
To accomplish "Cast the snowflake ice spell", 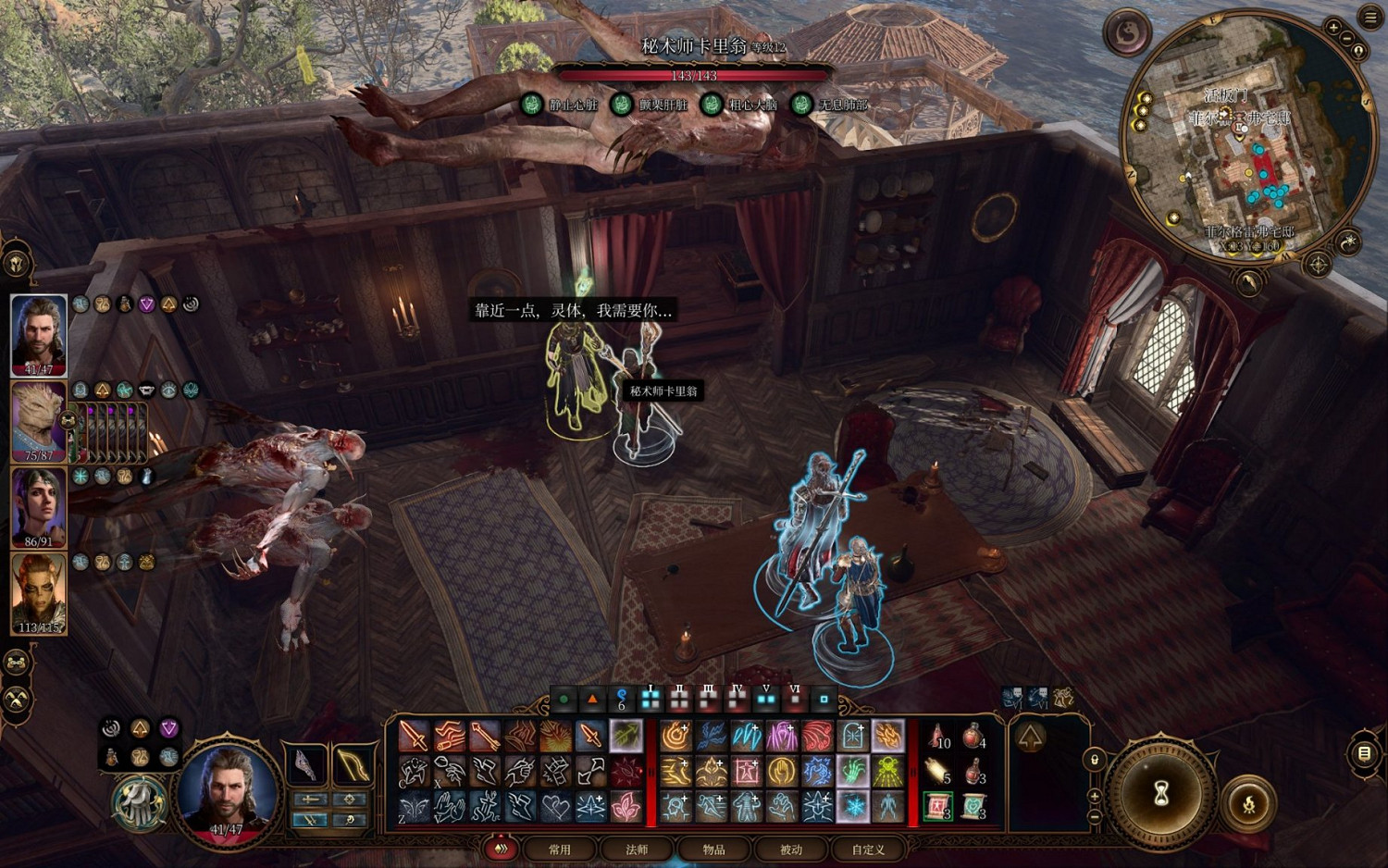I will [853, 806].
